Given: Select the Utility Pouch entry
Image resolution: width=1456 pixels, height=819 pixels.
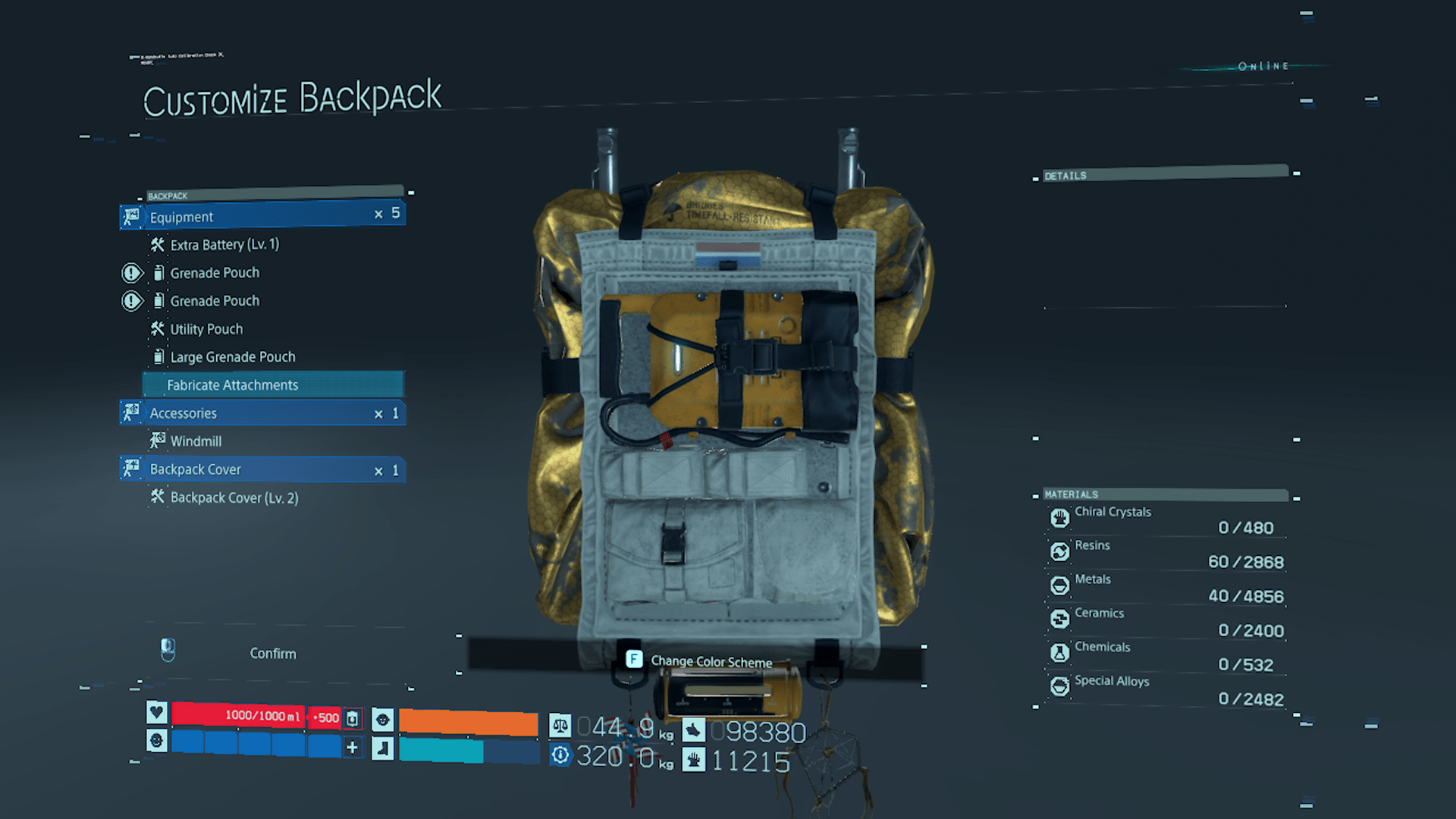Looking at the screenshot, I should pos(206,329).
